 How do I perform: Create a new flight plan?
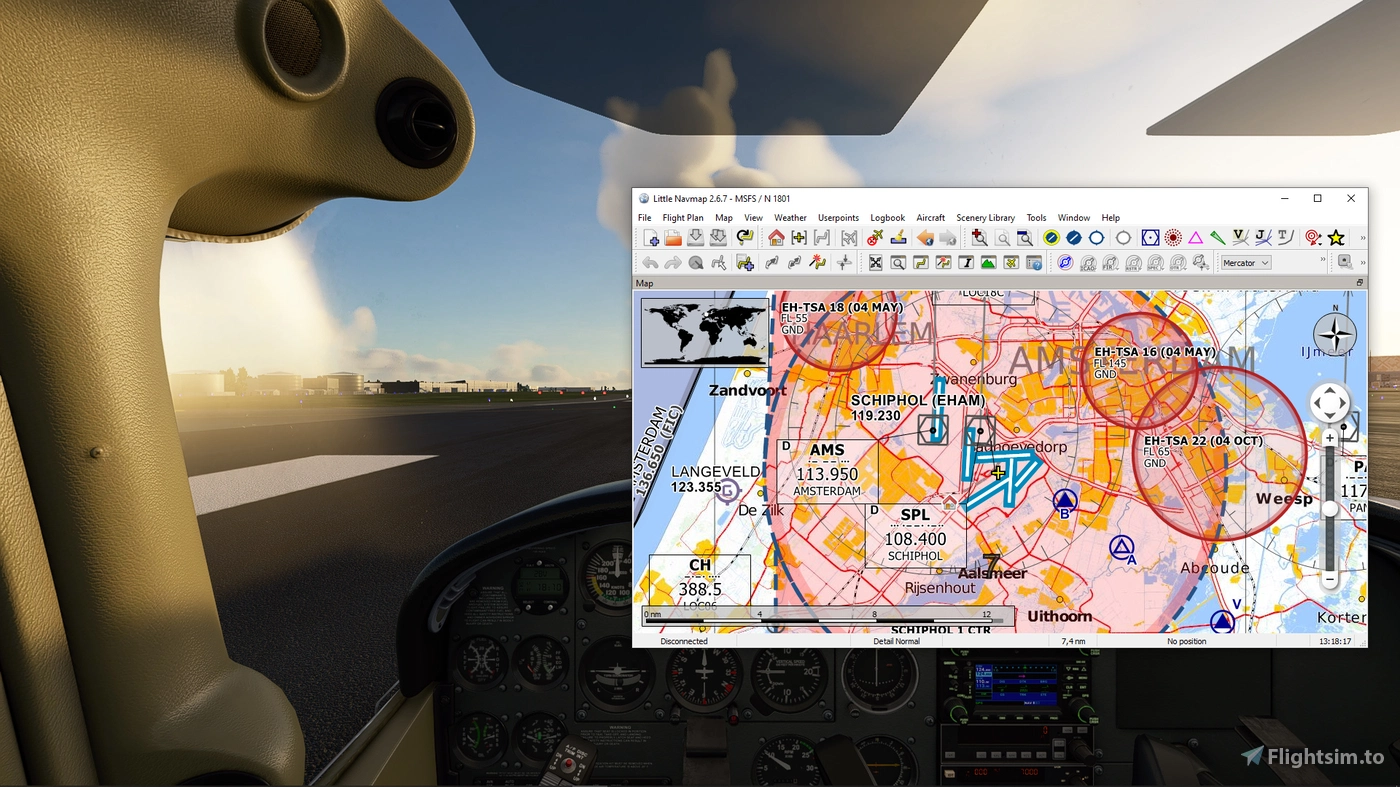[x=651, y=237]
